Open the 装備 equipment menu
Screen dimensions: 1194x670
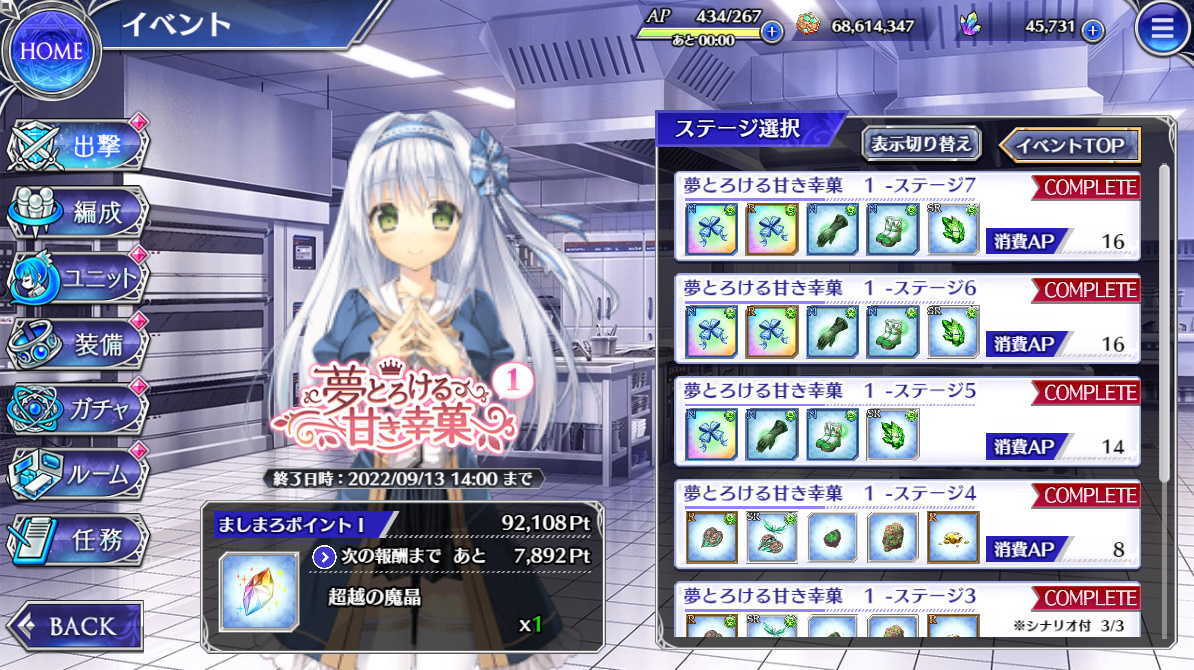(x=80, y=344)
